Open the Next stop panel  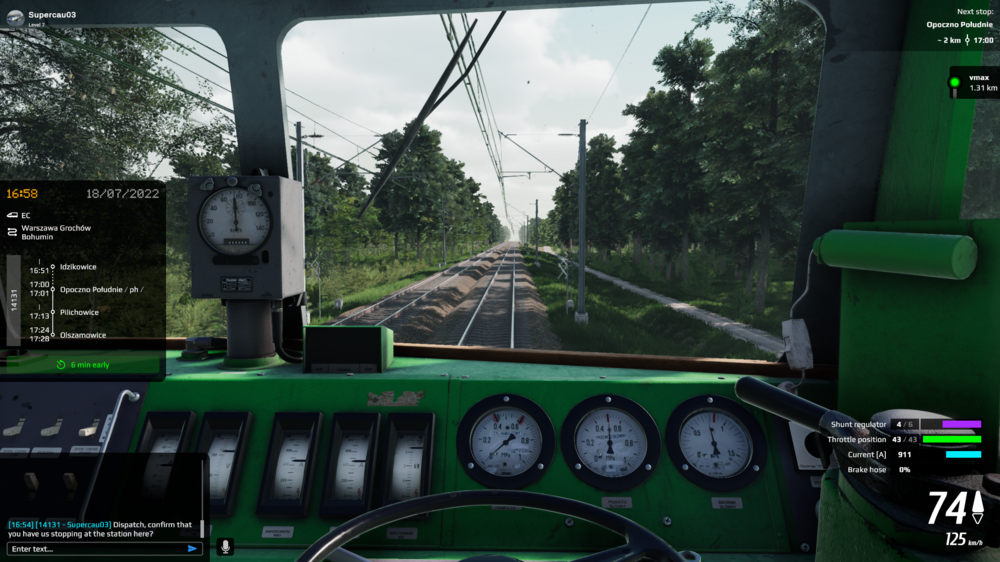[x=958, y=27]
